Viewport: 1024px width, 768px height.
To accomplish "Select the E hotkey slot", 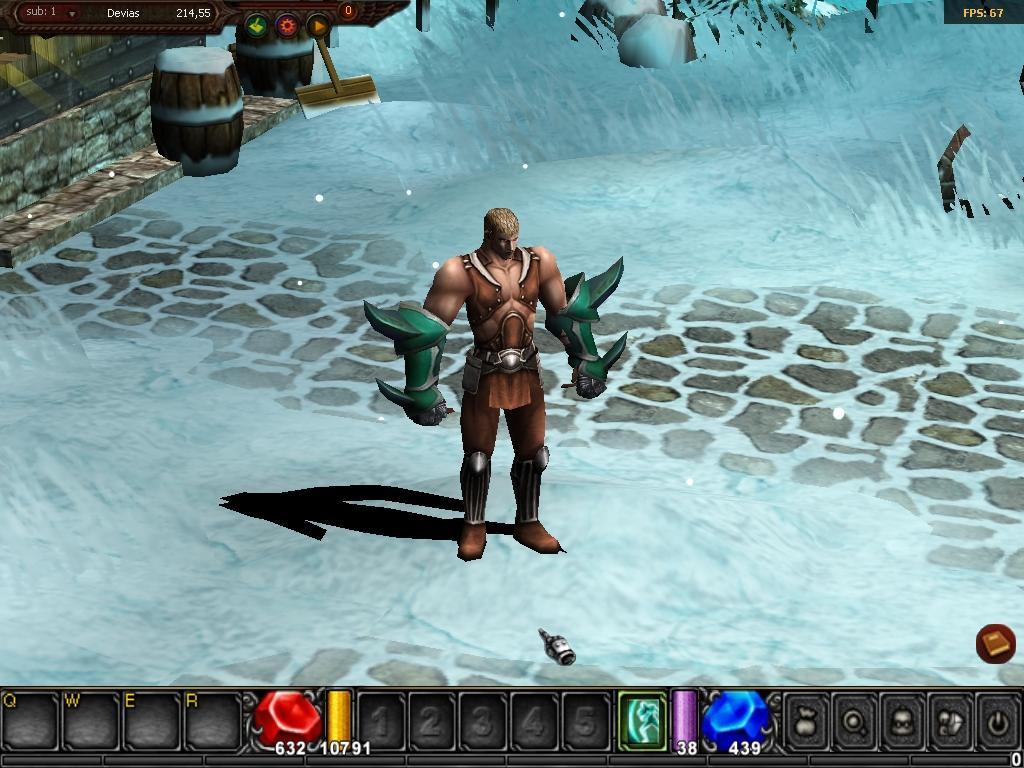I will coord(152,720).
